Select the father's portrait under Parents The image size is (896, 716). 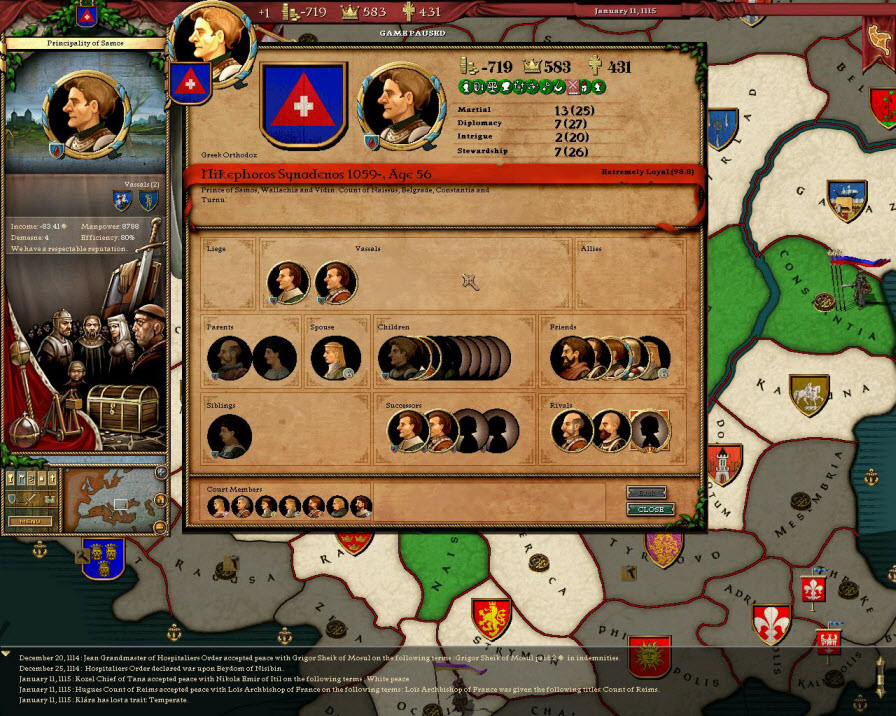[229, 357]
